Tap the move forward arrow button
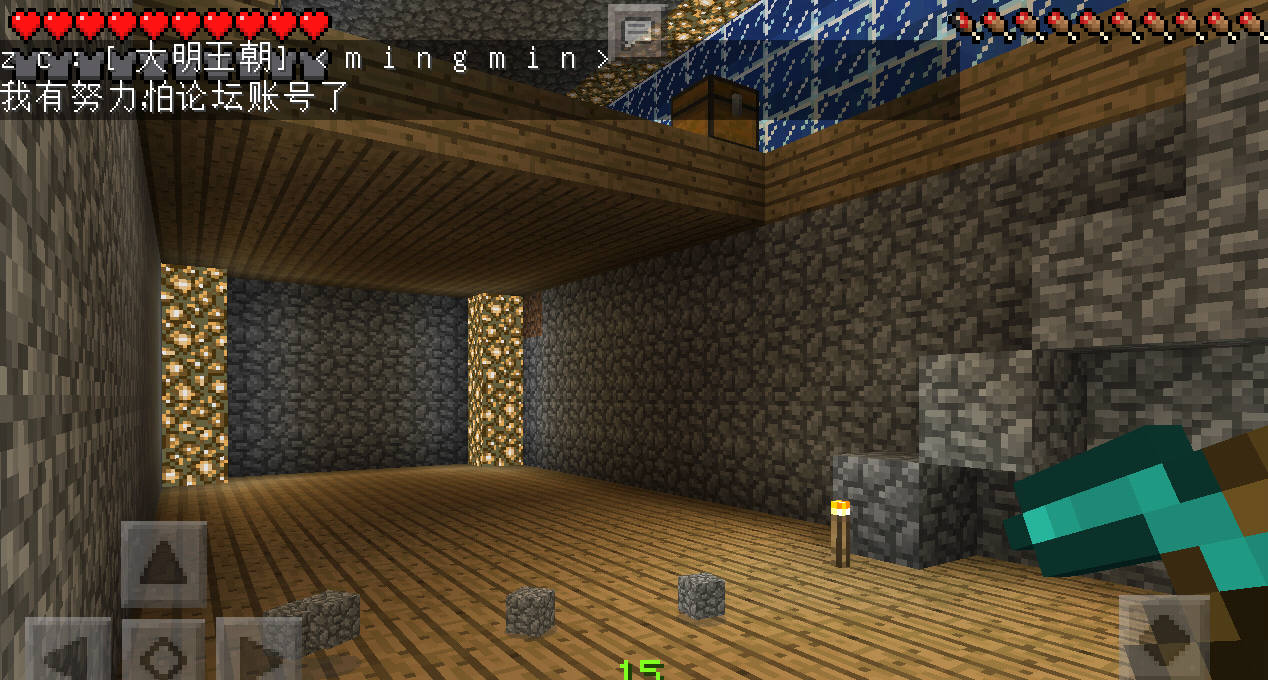Image resolution: width=1268 pixels, height=680 pixels. tap(163, 565)
